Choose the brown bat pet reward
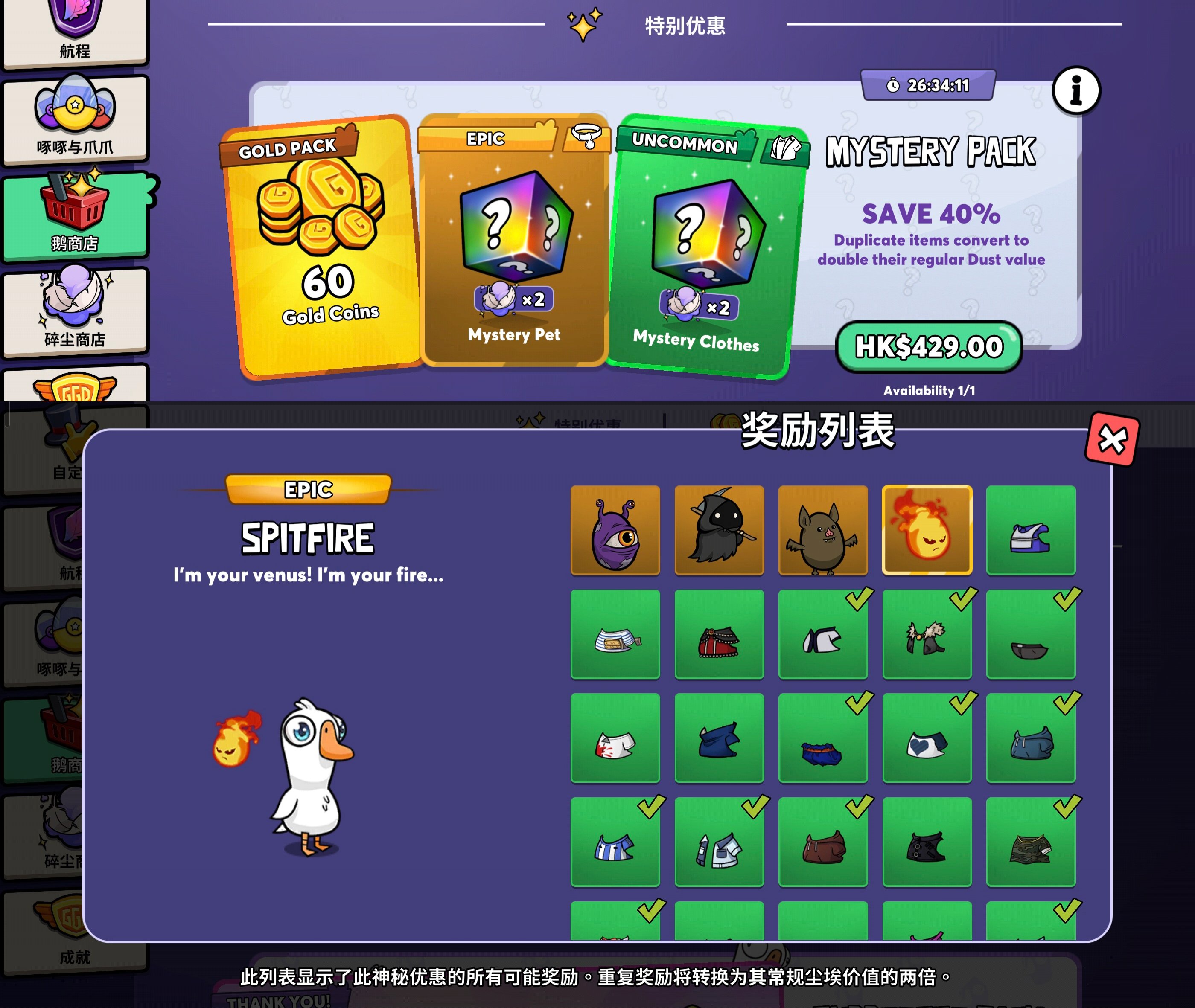The image size is (1195, 1008). [x=823, y=530]
